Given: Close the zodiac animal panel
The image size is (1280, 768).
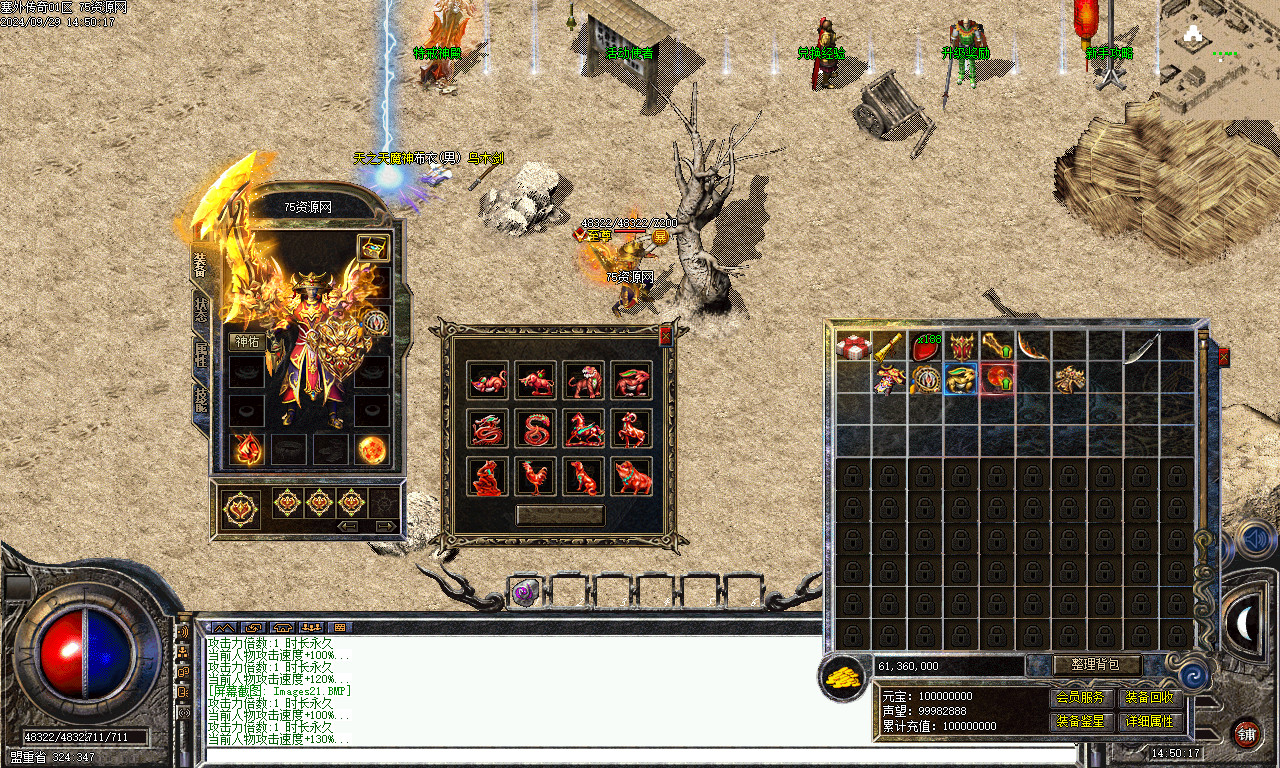Looking at the screenshot, I should tap(666, 335).
